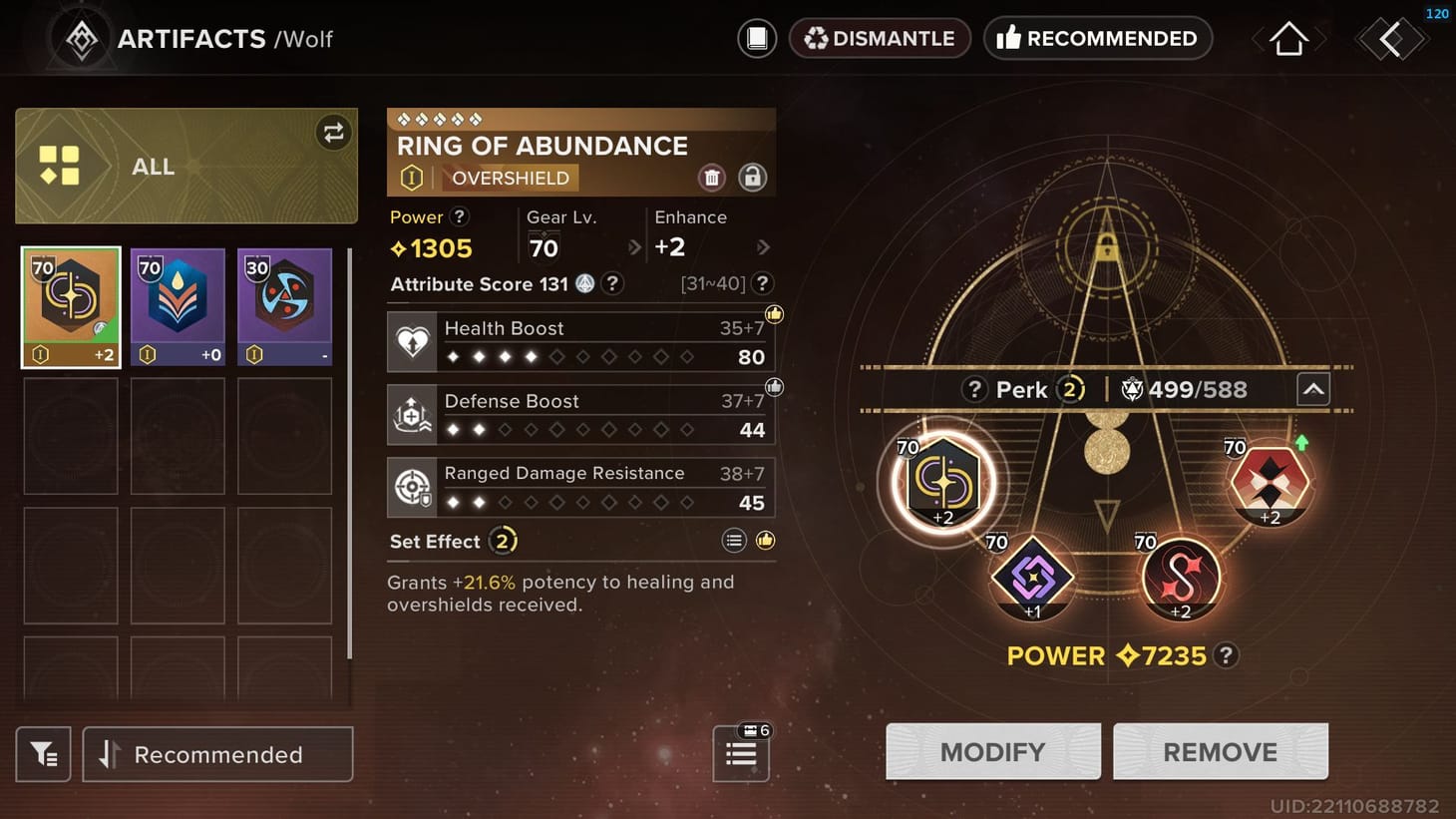
Task: Click the globe icon beside Attribute Score
Action: (x=583, y=283)
